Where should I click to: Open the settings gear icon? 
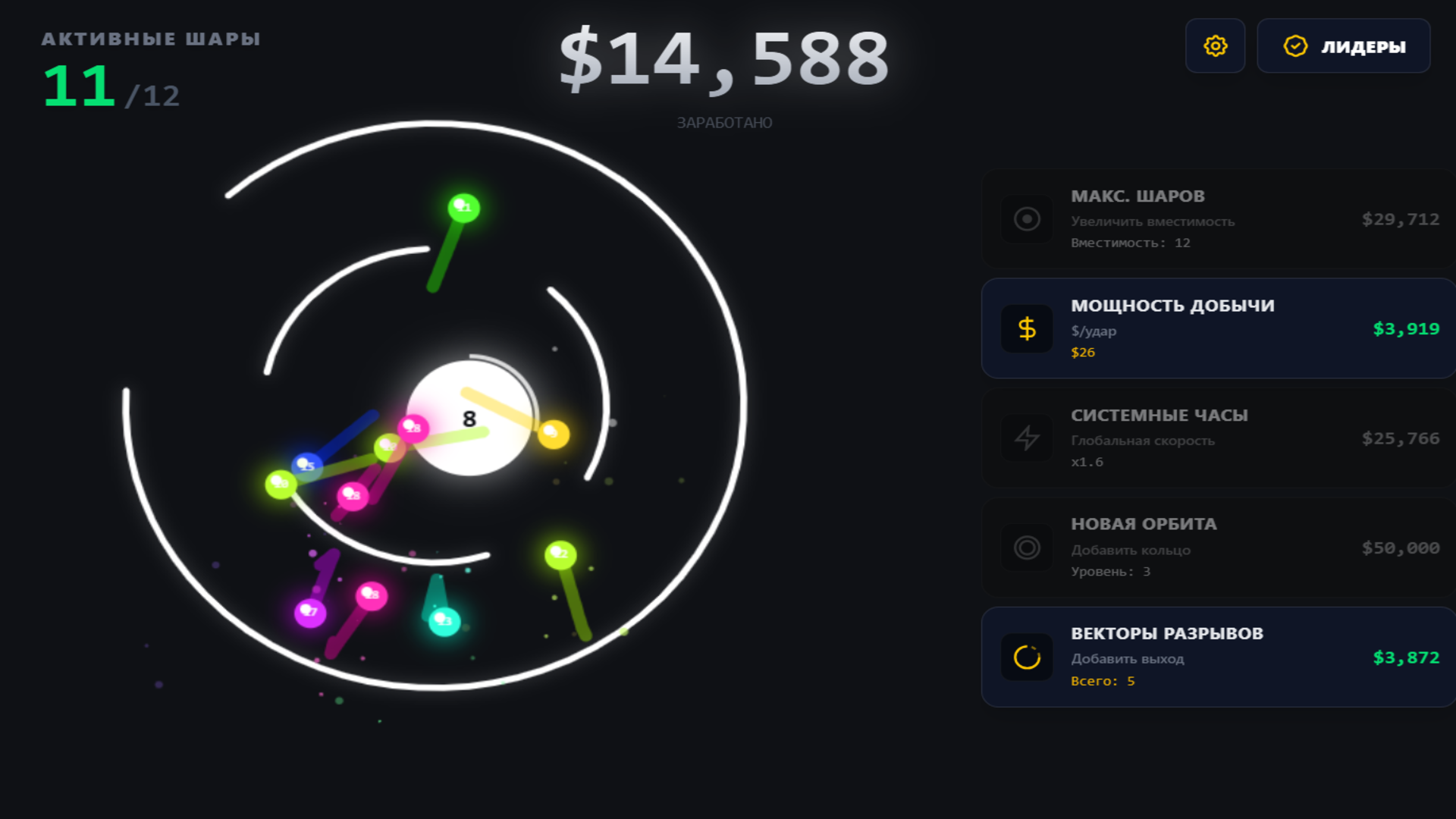[1215, 45]
